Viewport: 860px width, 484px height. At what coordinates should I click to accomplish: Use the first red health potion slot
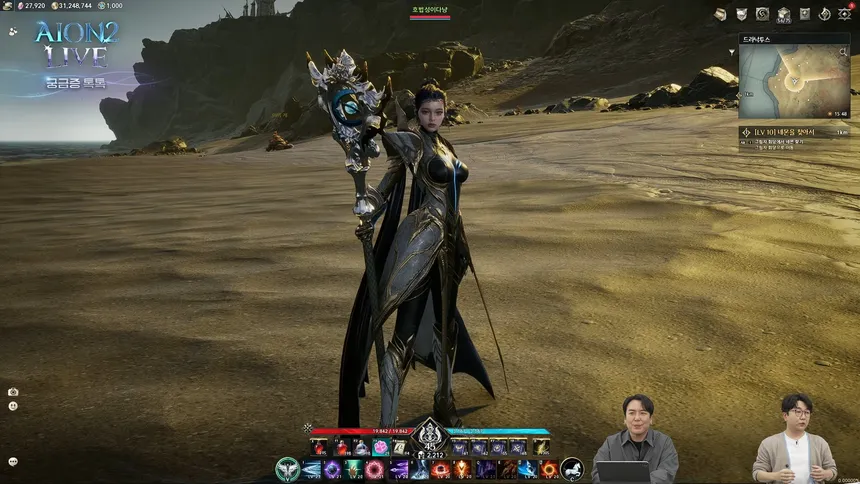tap(319, 447)
